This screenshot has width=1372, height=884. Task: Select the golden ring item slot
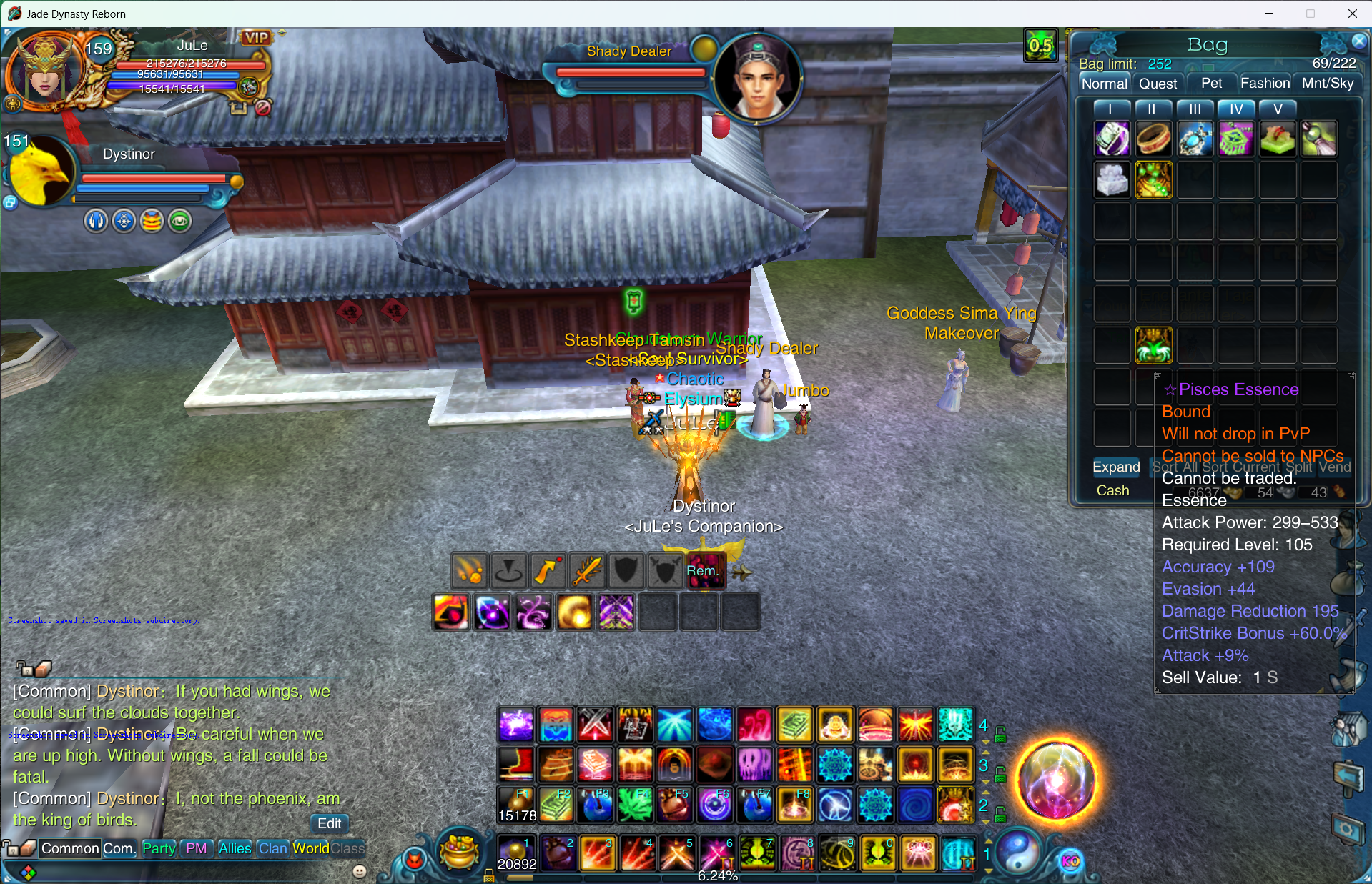point(1153,139)
